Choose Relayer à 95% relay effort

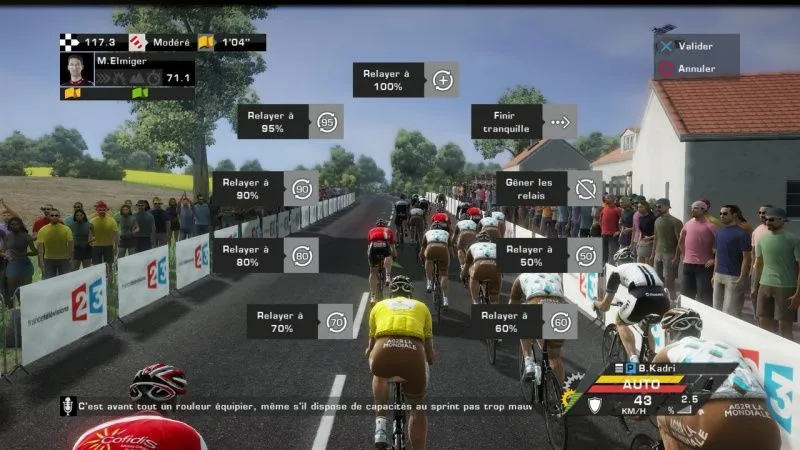[290, 122]
